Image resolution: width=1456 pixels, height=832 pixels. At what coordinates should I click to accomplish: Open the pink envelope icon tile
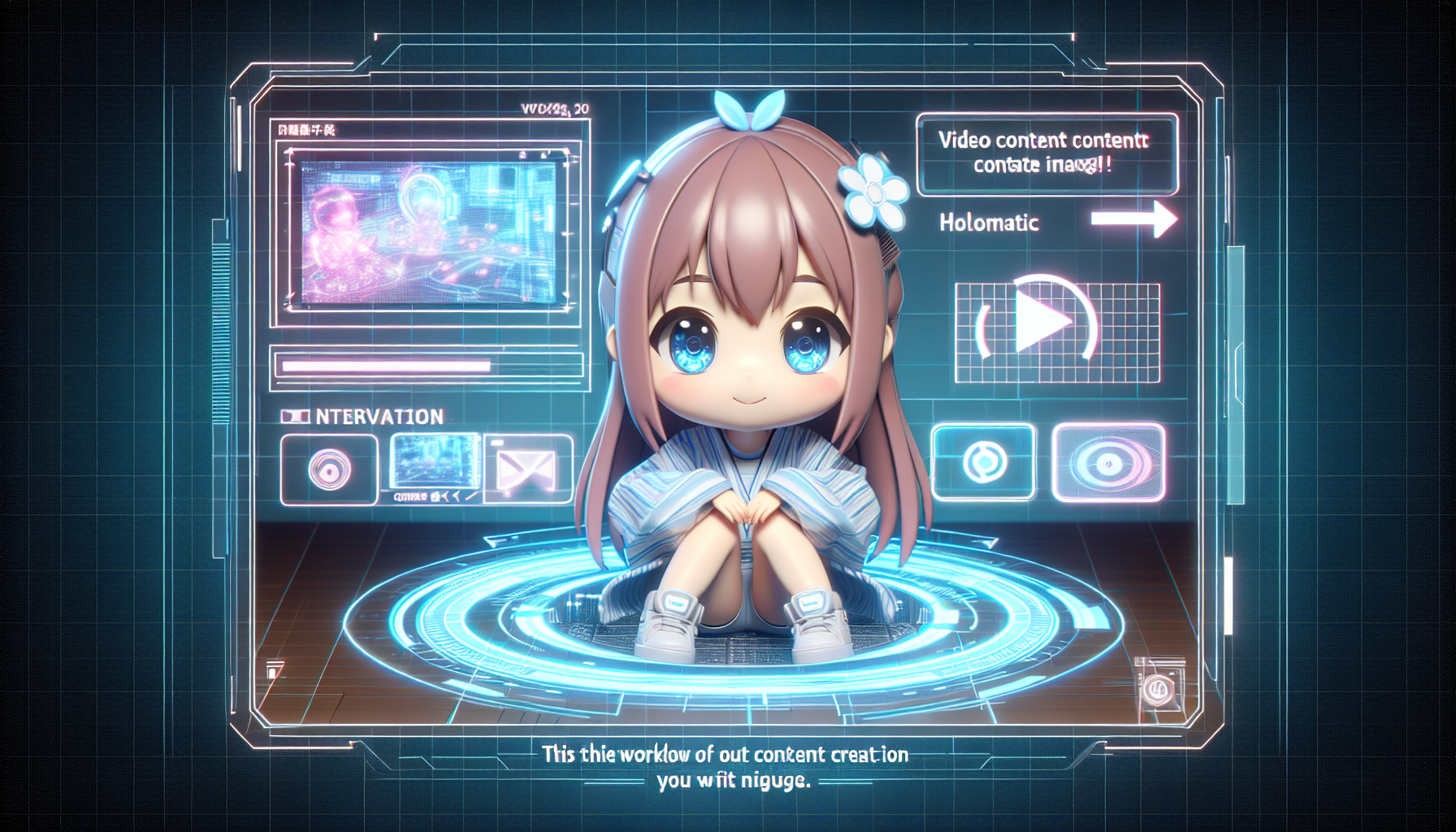(x=527, y=469)
